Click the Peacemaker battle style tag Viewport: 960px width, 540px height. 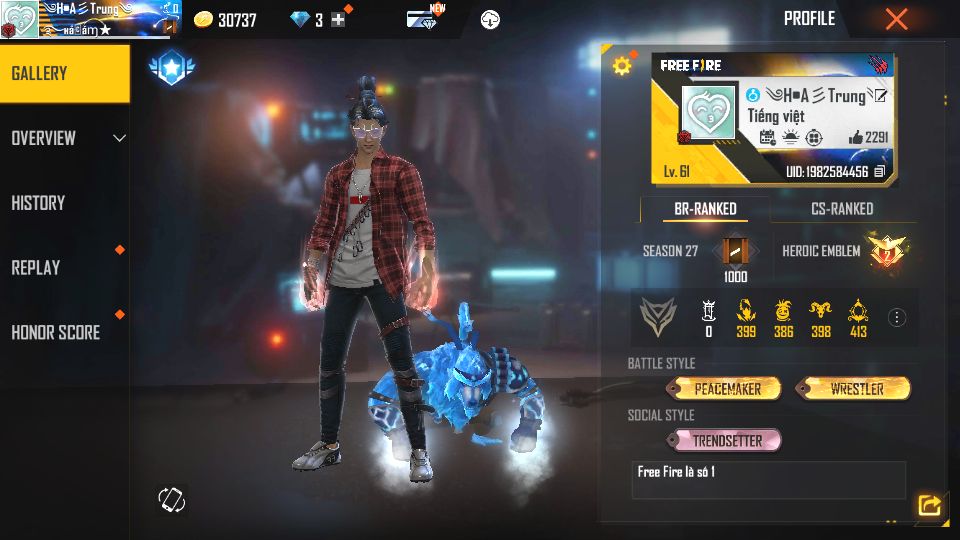(x=728, y=388)
